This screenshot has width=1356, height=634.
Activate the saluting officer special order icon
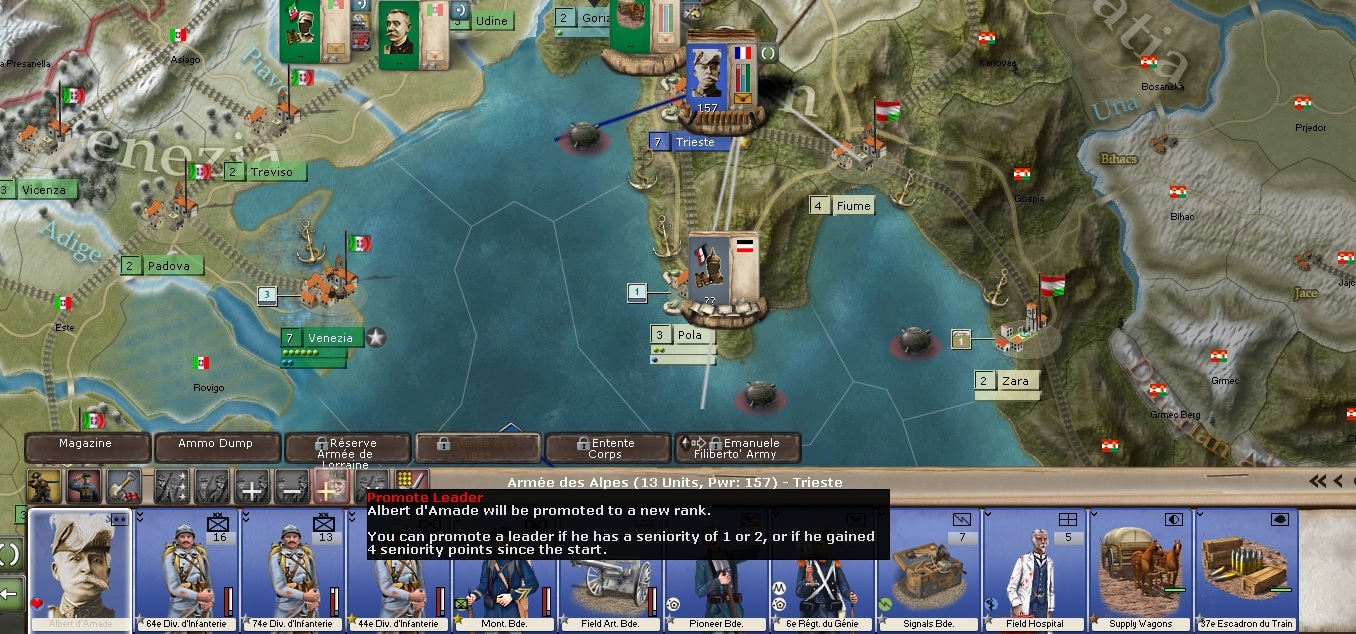[x=84, y=487]
